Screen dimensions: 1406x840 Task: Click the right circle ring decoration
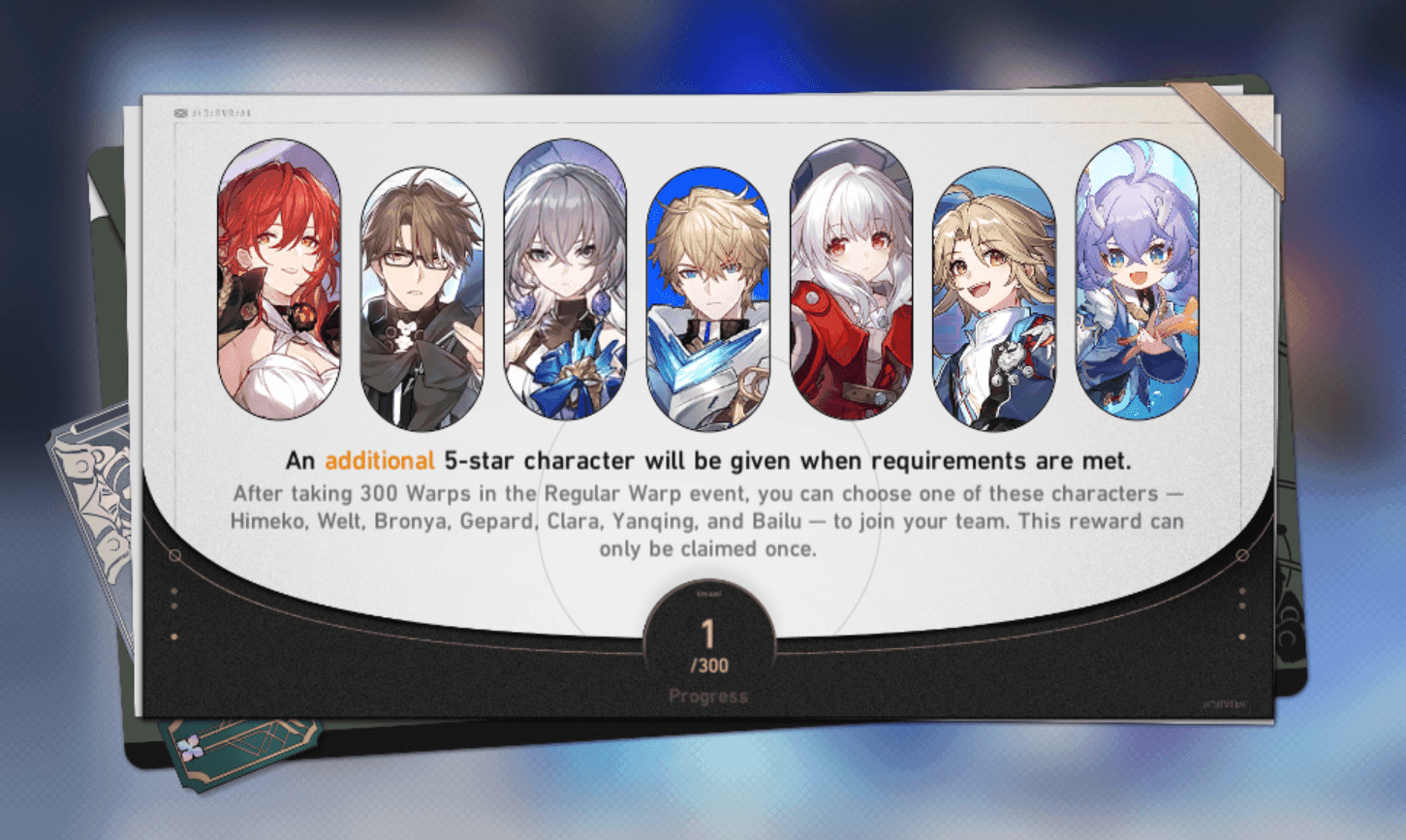1244,555
